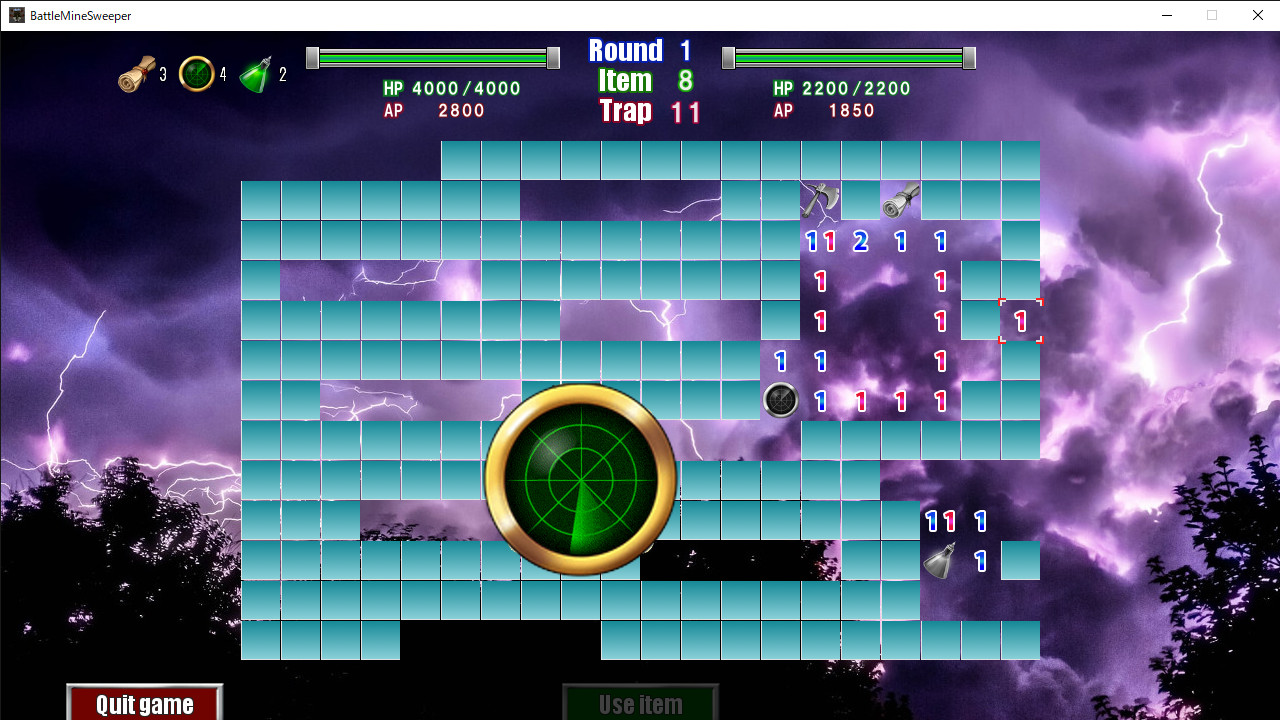Click the tile directly above the blue 2

click(x=861, y=200)
